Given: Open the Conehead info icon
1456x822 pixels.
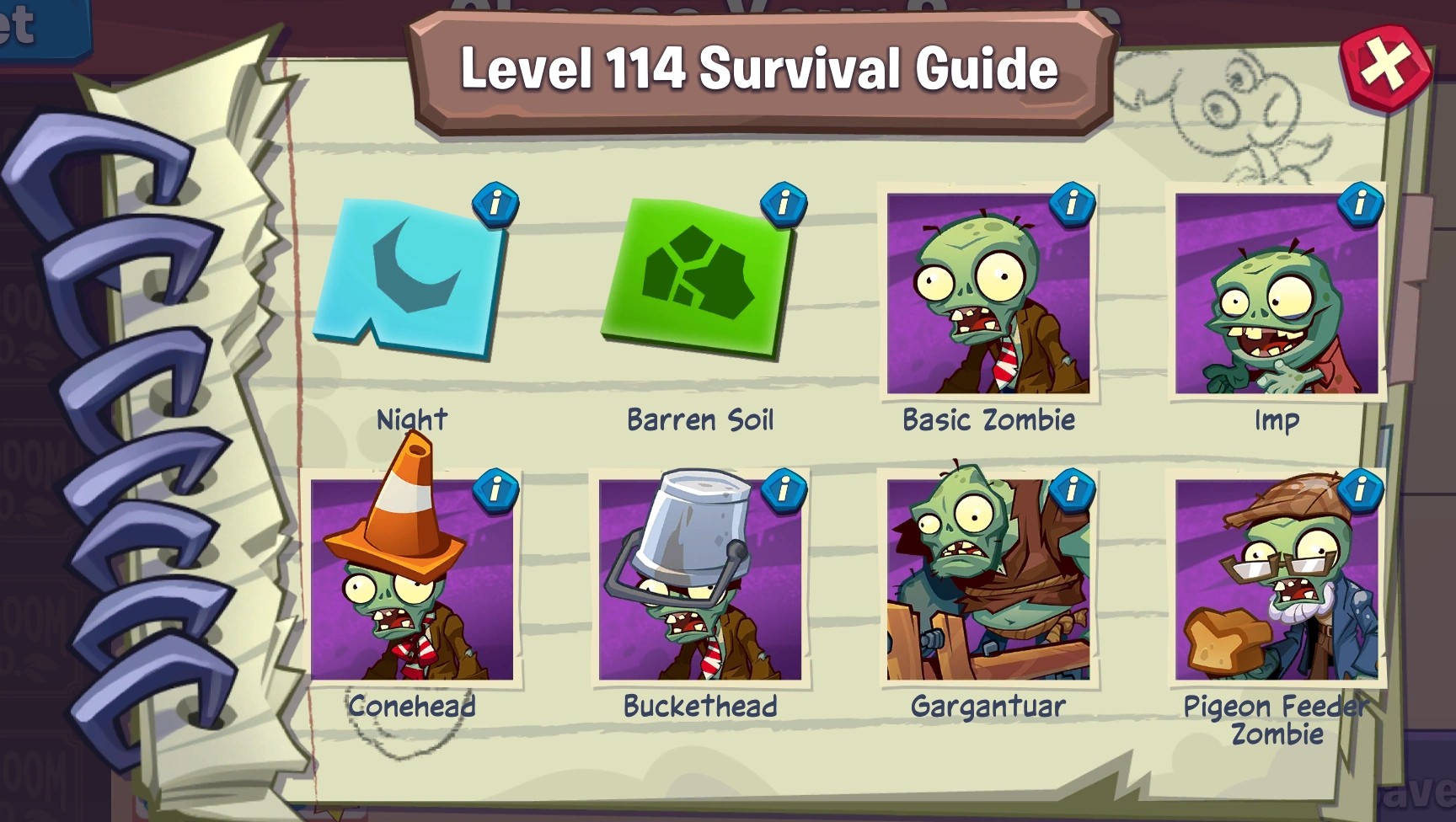Looking at the screenshot, I should pyautogui.click(x=497, y=489).
